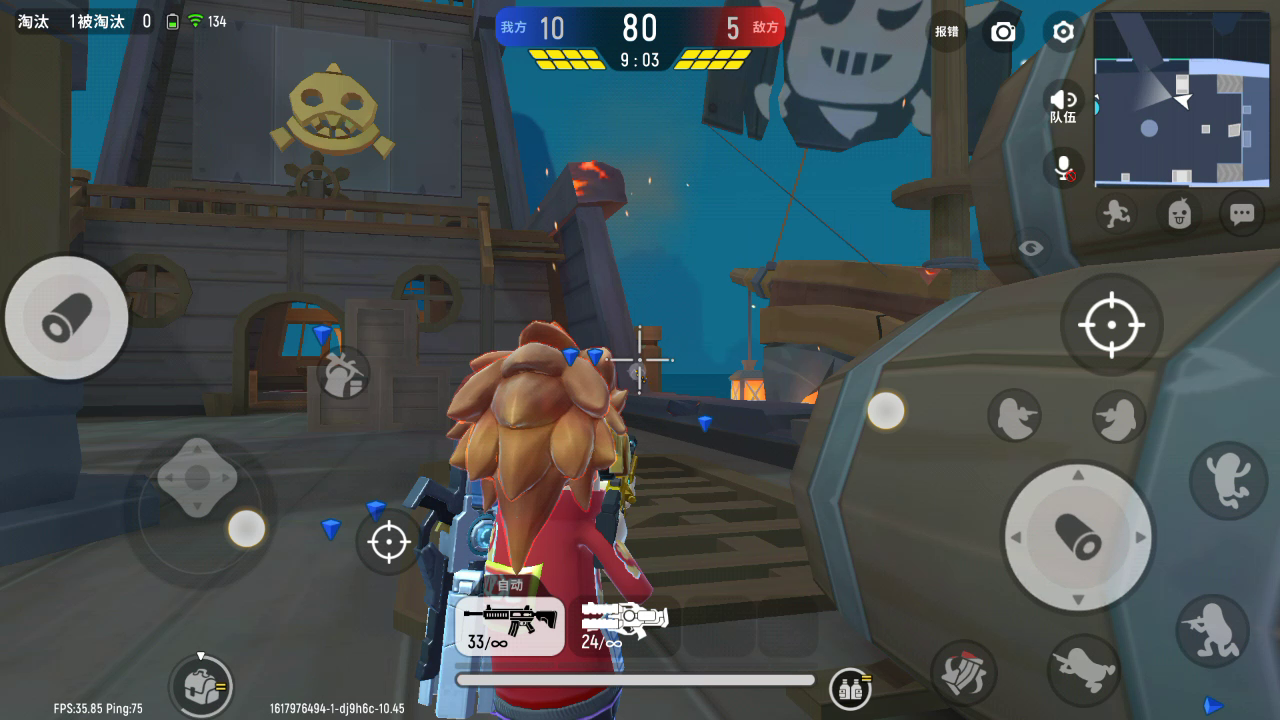The height and width of the screenshot is (720, 1280).
Task: Toggle the eye free-look icon
Action: click(1030, 247)
